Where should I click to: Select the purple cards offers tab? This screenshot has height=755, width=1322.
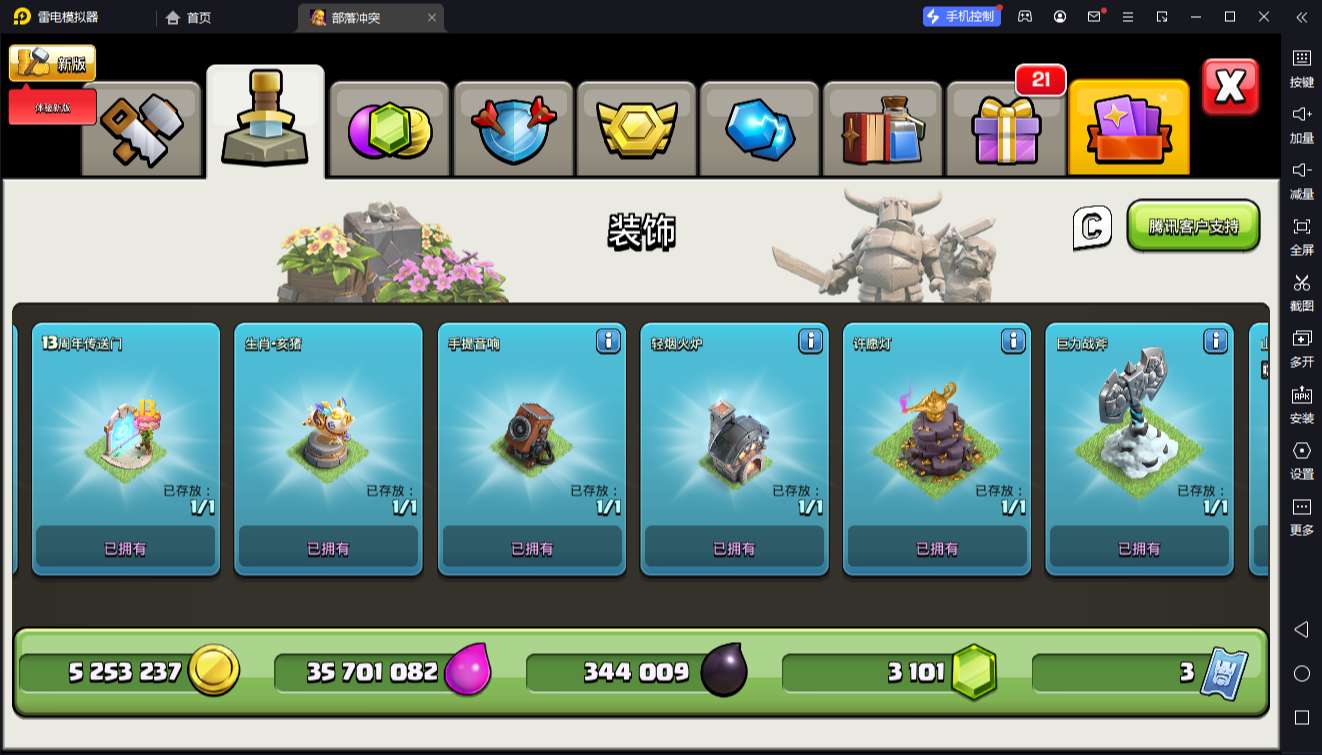pyautogui.click(x=1129, y=130)
